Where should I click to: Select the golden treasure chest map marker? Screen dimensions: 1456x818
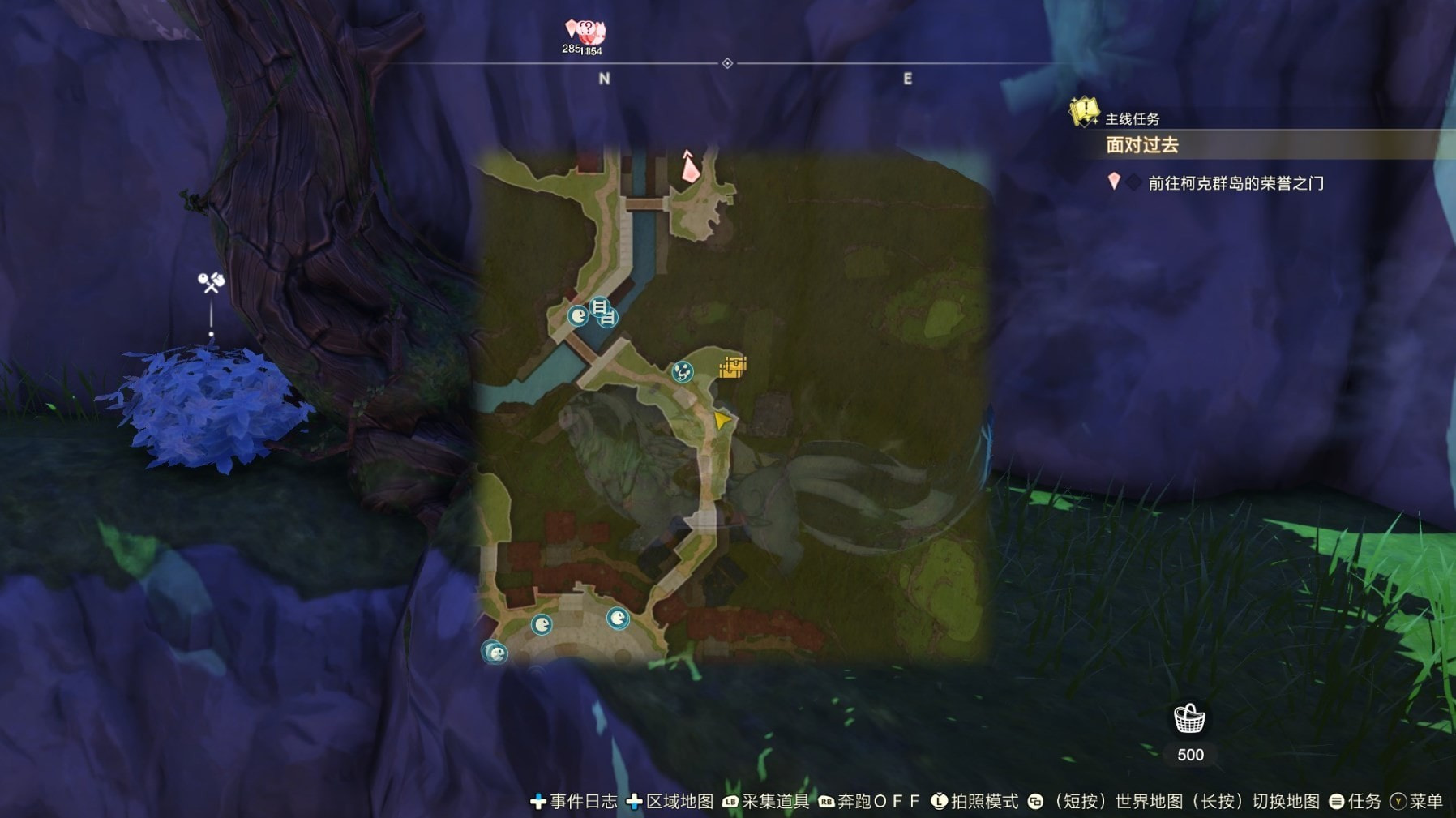(x=733, y=367)
